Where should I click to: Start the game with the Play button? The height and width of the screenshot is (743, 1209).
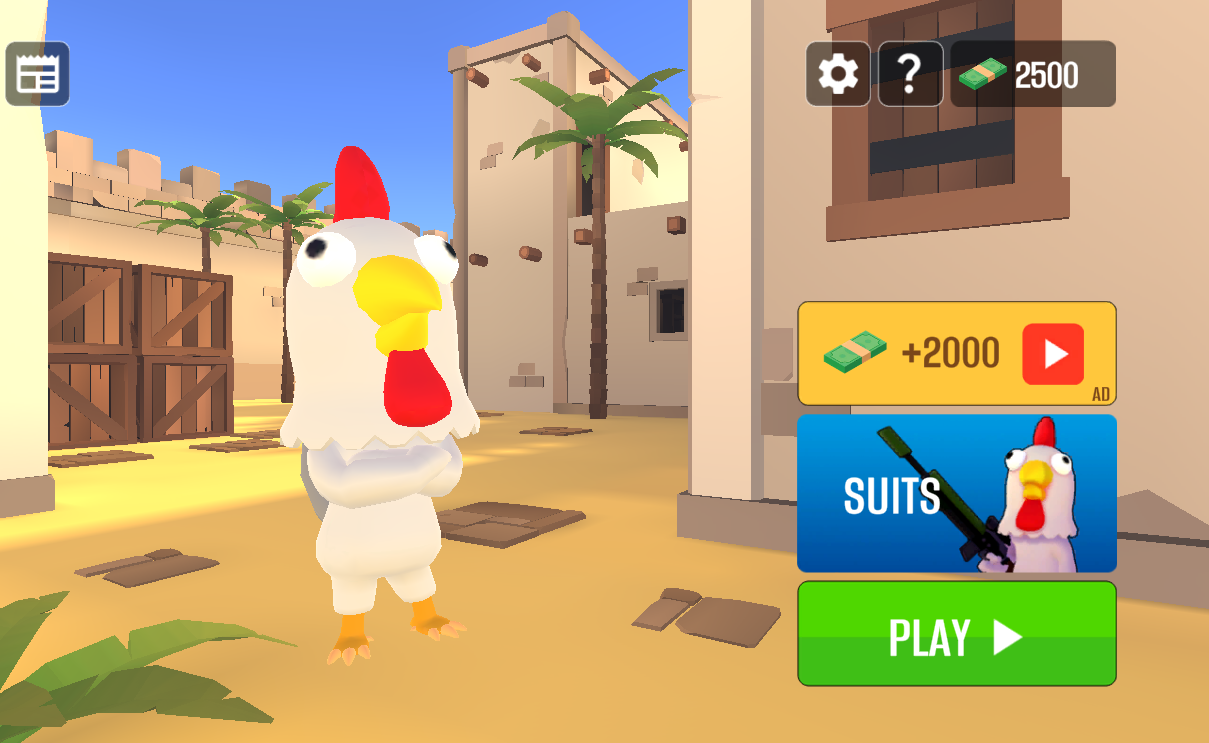tap(956, 634)
